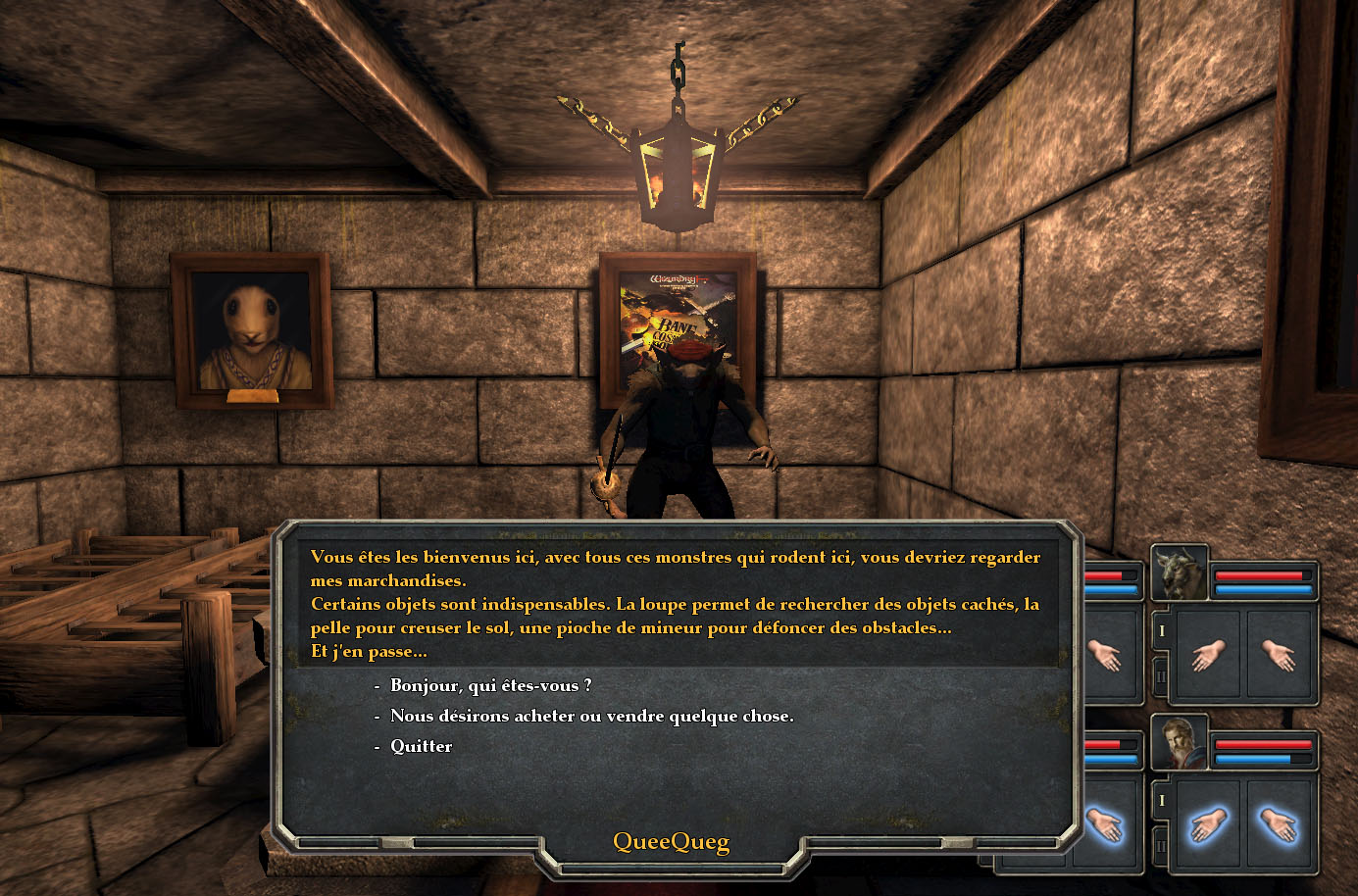1358x896 pixels.
Task: Select the minotaur's right hand slot
Action: [1280, 654]
